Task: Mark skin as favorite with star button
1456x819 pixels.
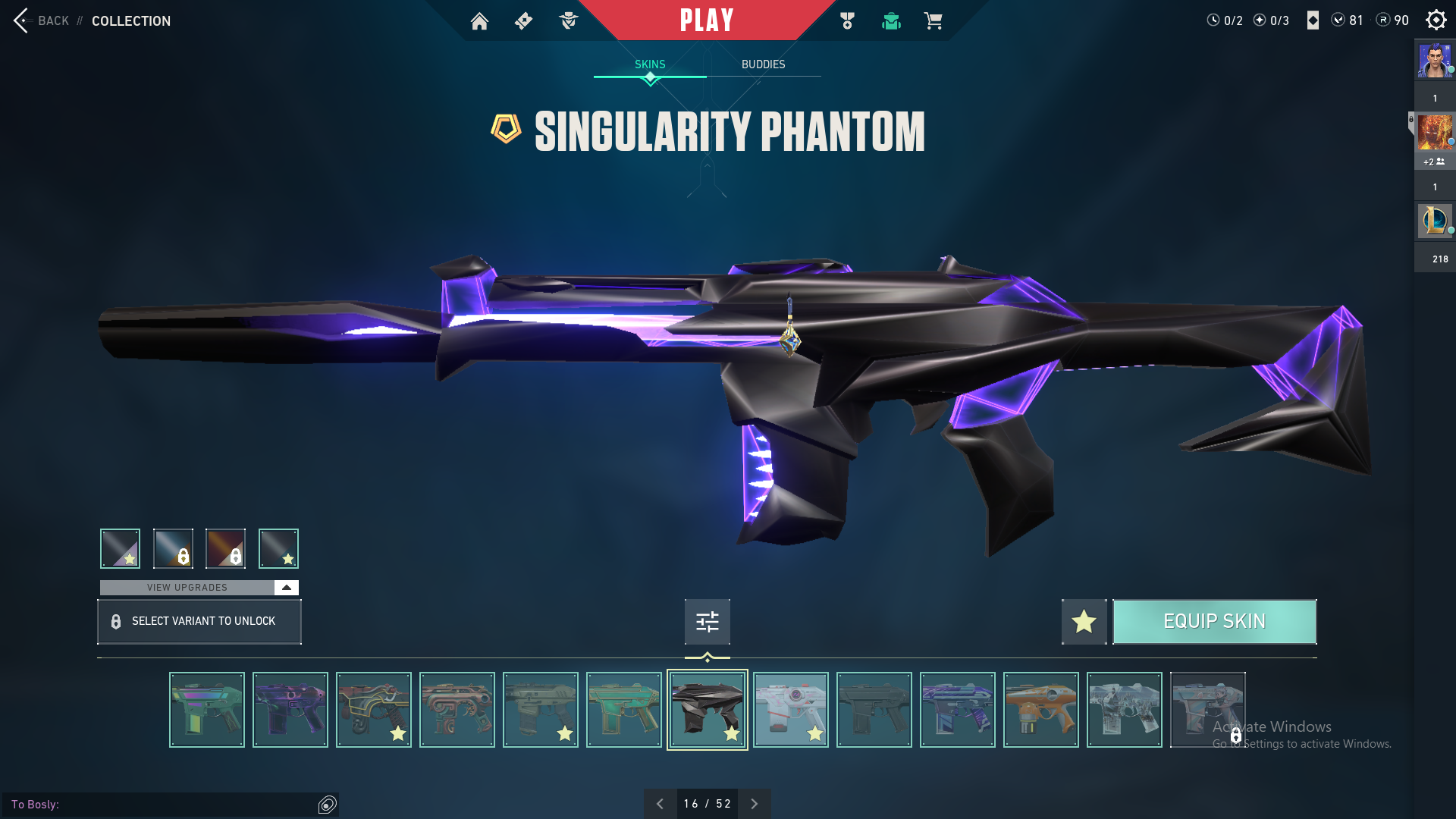Action: point(1084,622)
